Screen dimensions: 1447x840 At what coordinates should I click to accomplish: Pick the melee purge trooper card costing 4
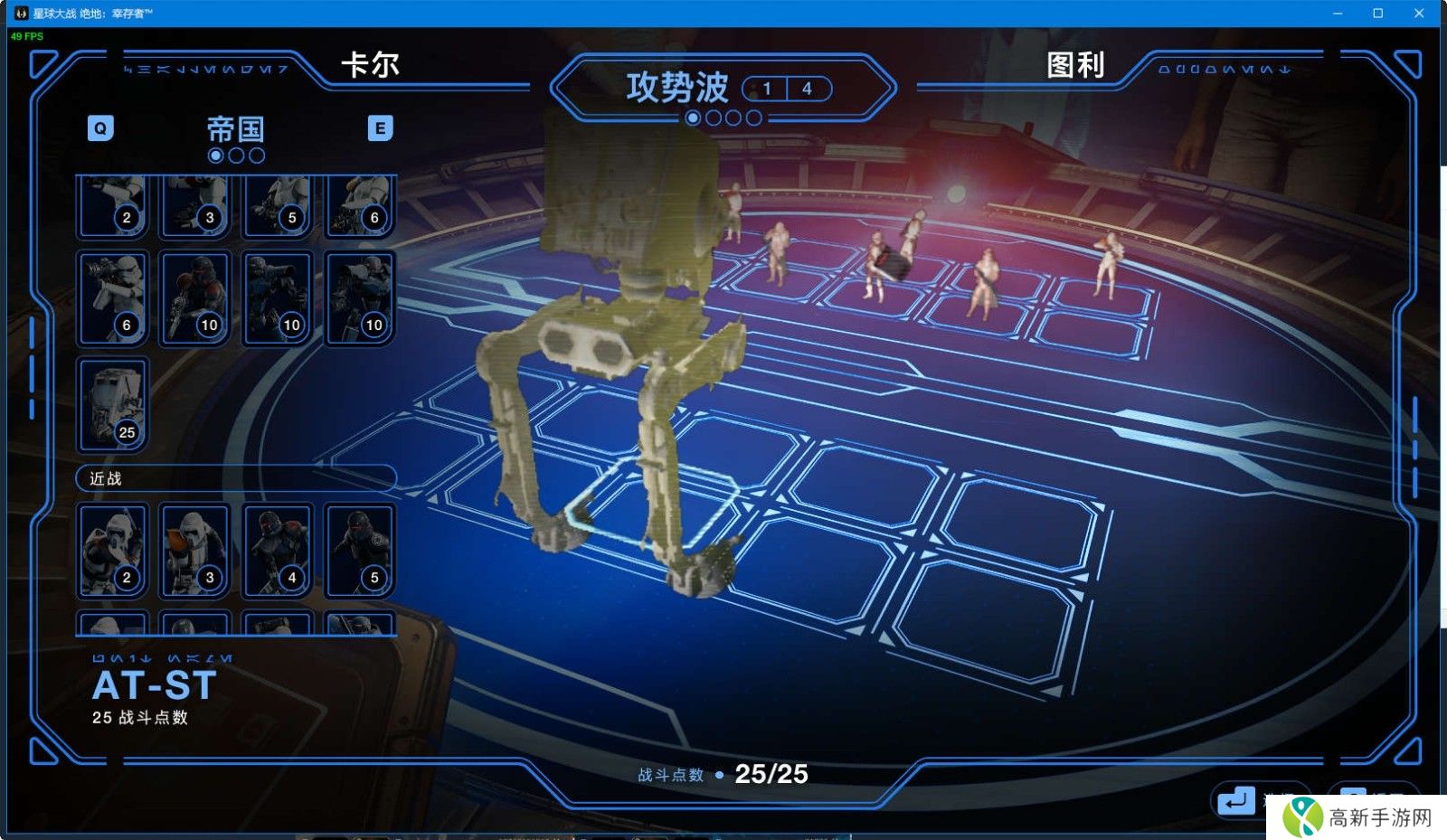[x=277, y=550]
